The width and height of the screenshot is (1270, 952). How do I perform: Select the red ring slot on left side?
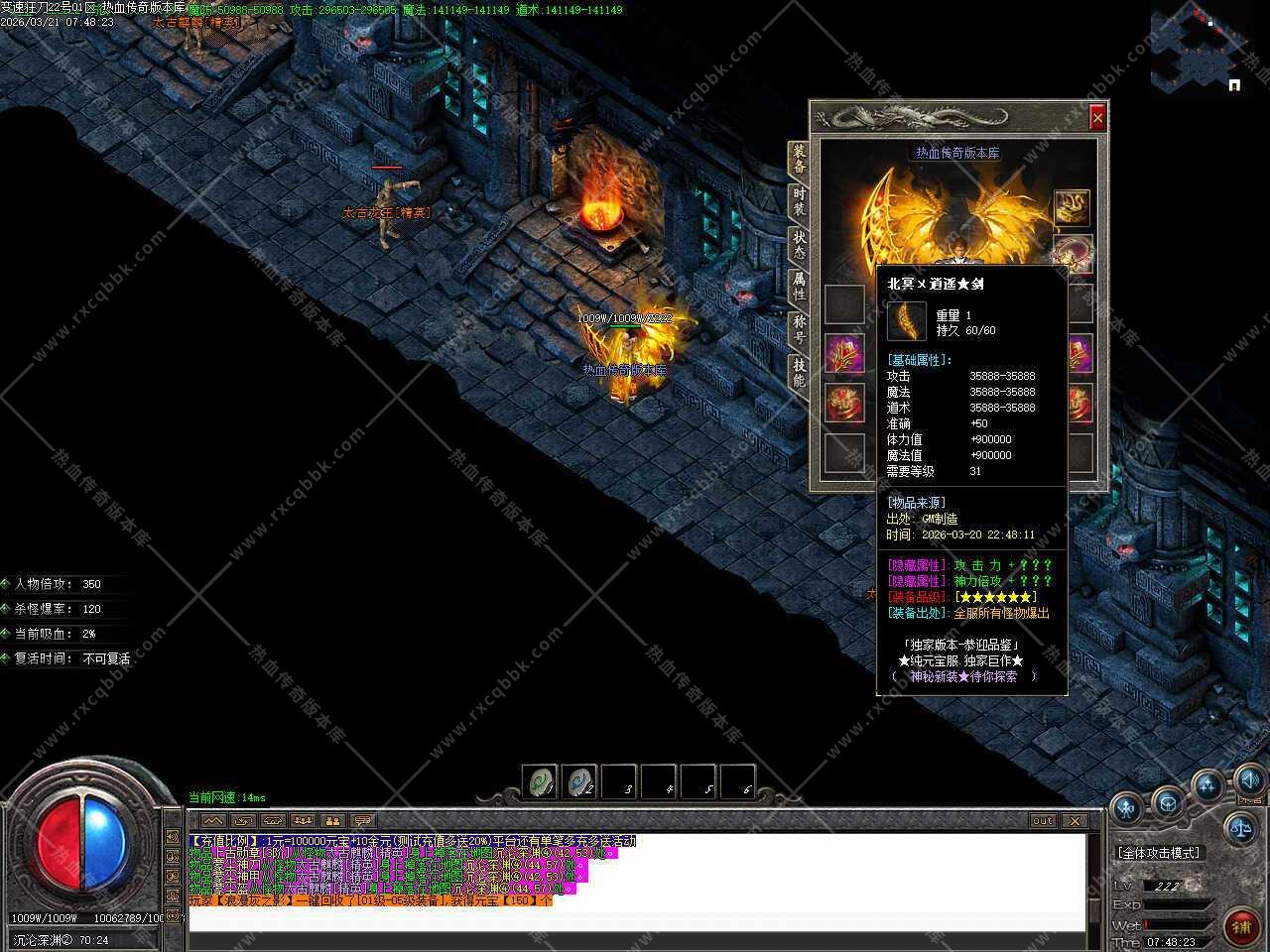[844, 403]
